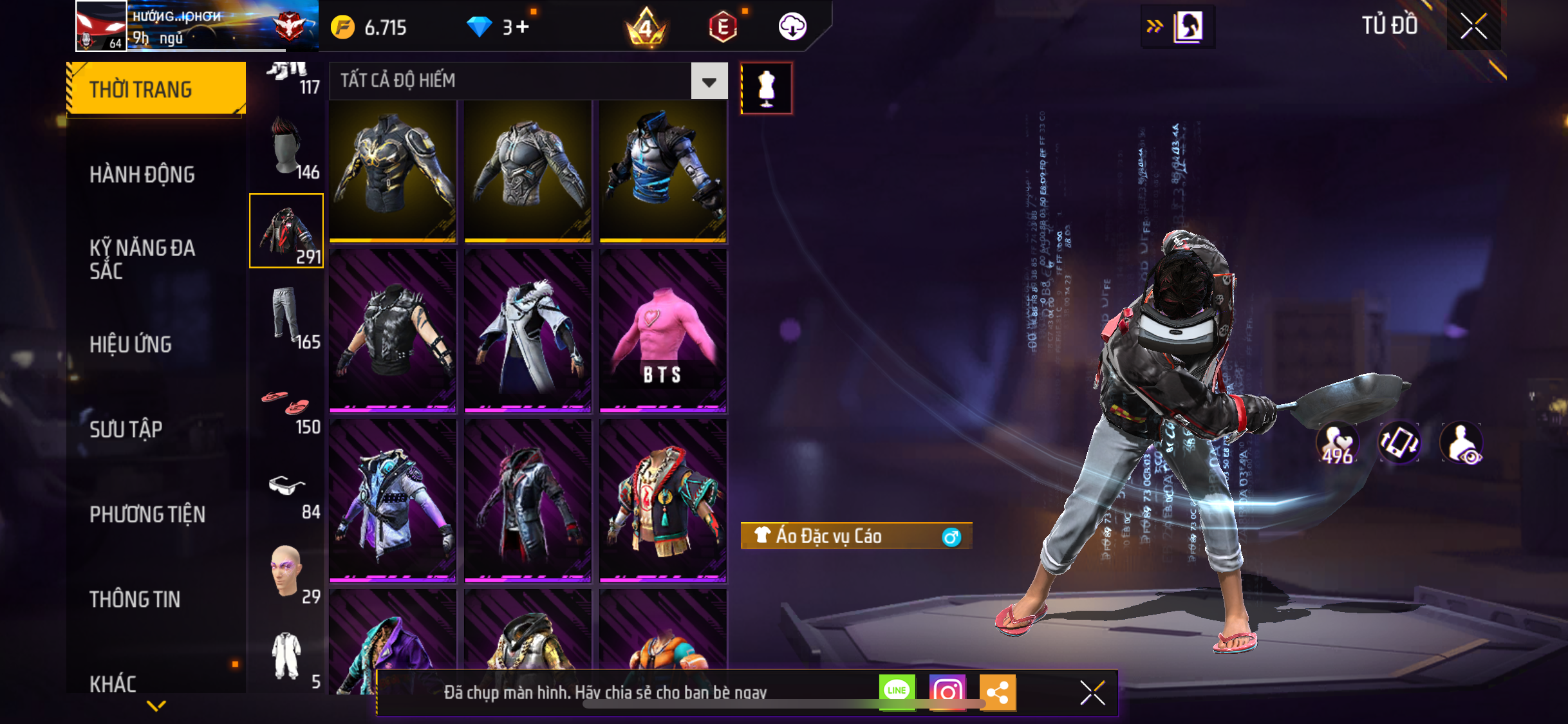
Task: Open the TẤT CẢ ĐỘ HIẾM rarity dropdown
Action: tap(709, 81)
